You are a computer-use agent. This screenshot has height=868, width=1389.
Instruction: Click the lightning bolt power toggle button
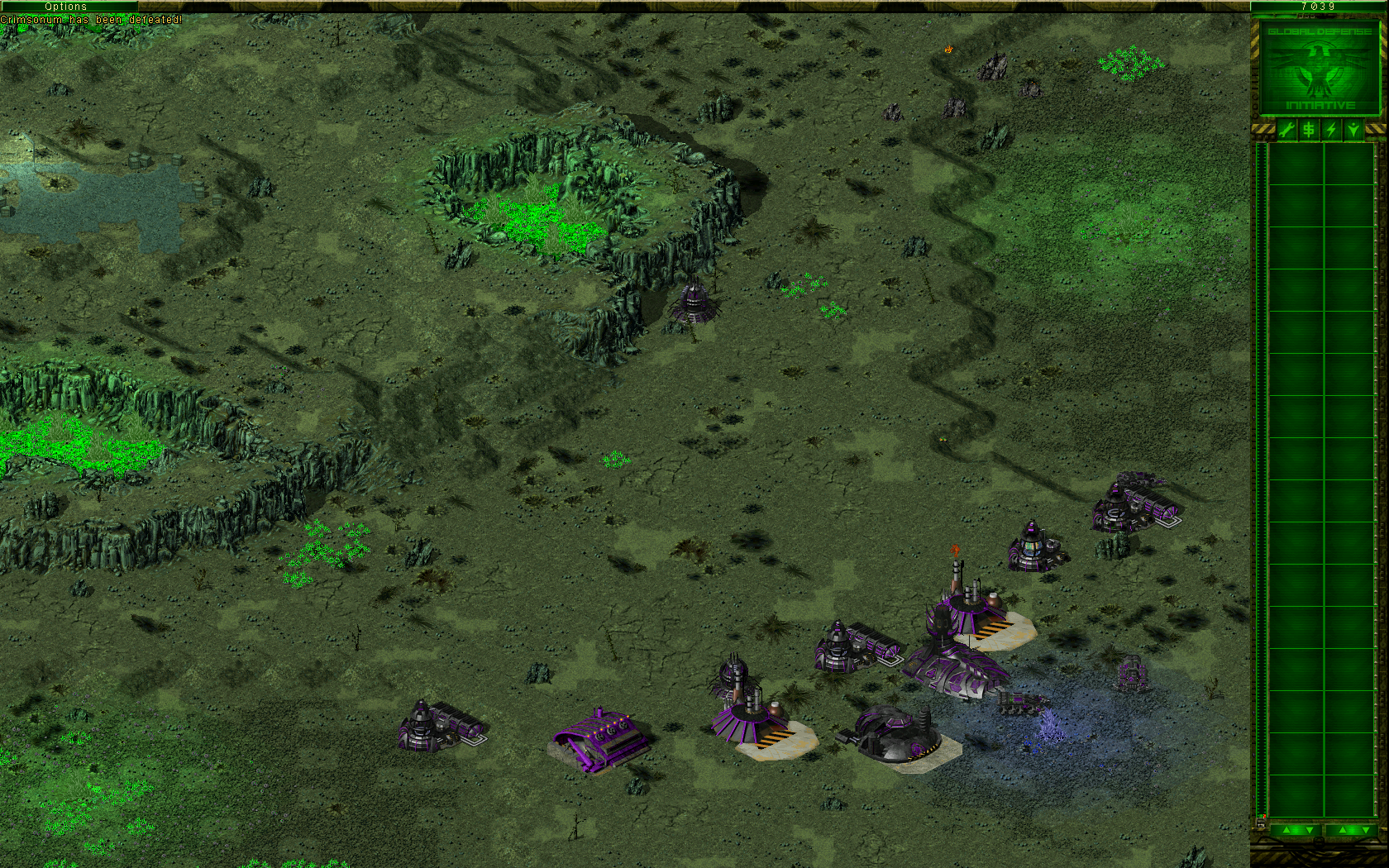(1331, 130)
